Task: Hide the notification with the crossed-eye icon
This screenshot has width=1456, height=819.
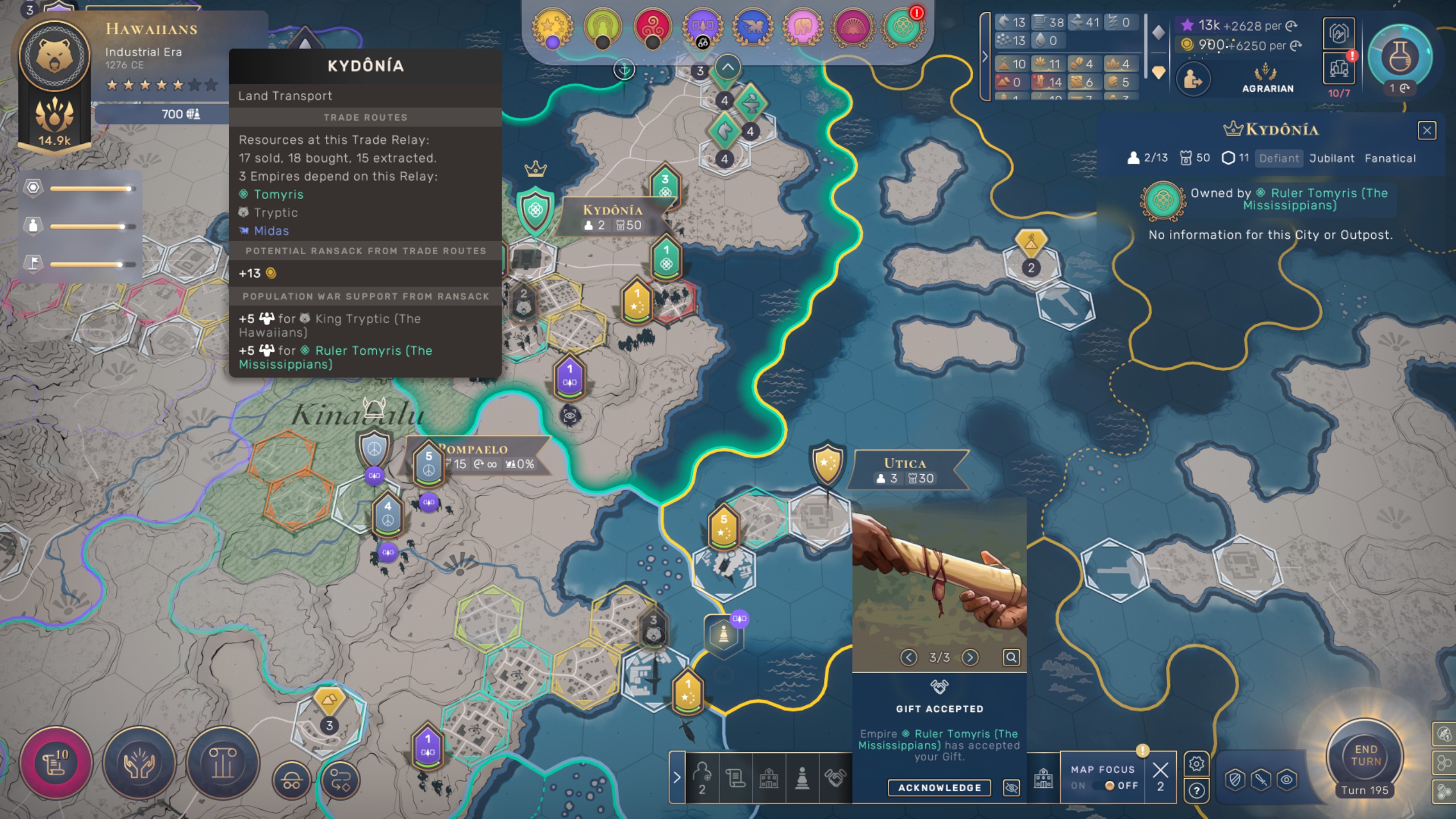Action: pos(1011,788)
